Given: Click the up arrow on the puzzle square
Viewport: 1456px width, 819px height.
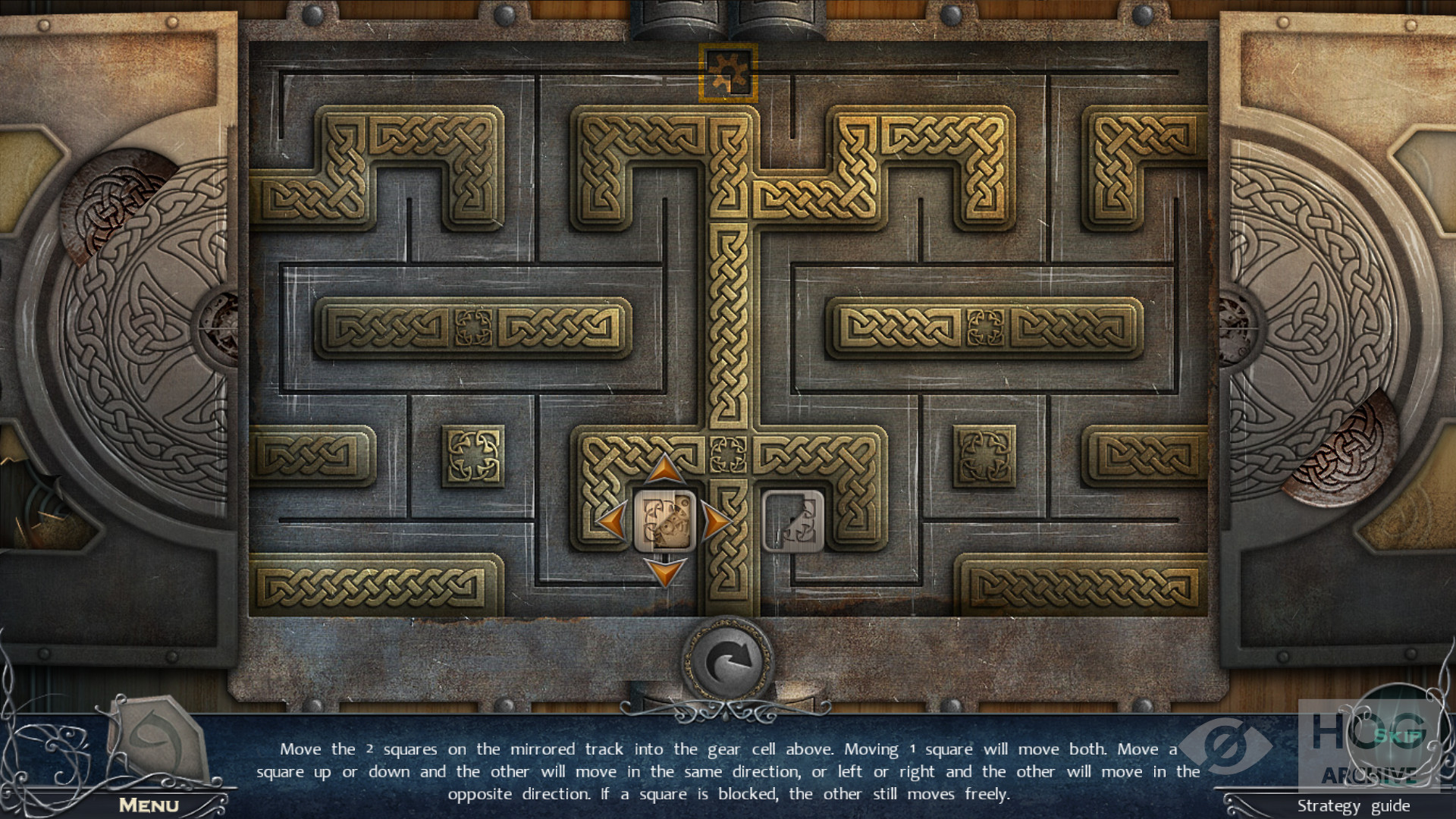Looking at the screenshot, I should pyautogui.click(x=665, y=469).
